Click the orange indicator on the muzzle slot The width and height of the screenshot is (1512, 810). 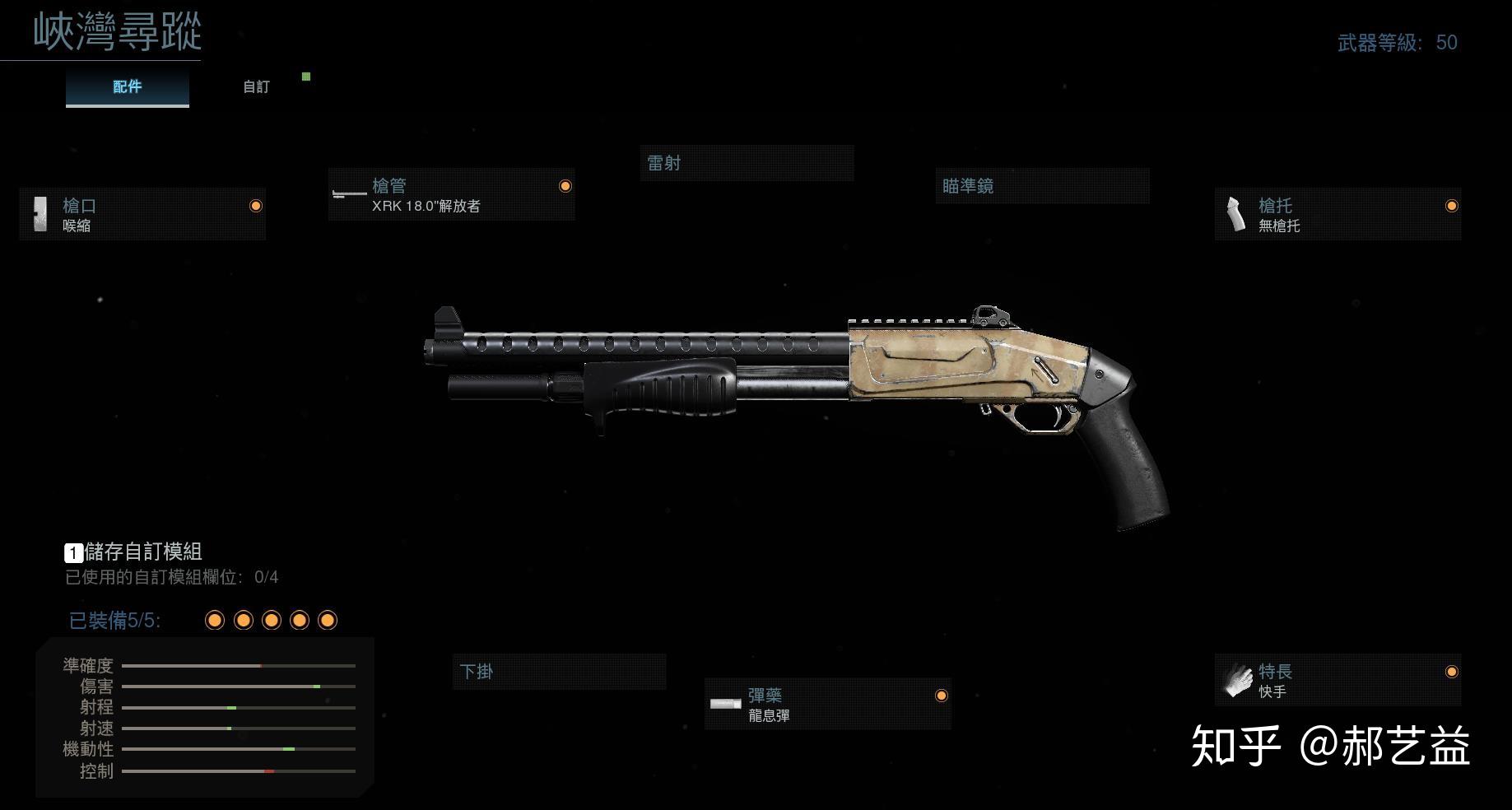[x=255, y=206]
